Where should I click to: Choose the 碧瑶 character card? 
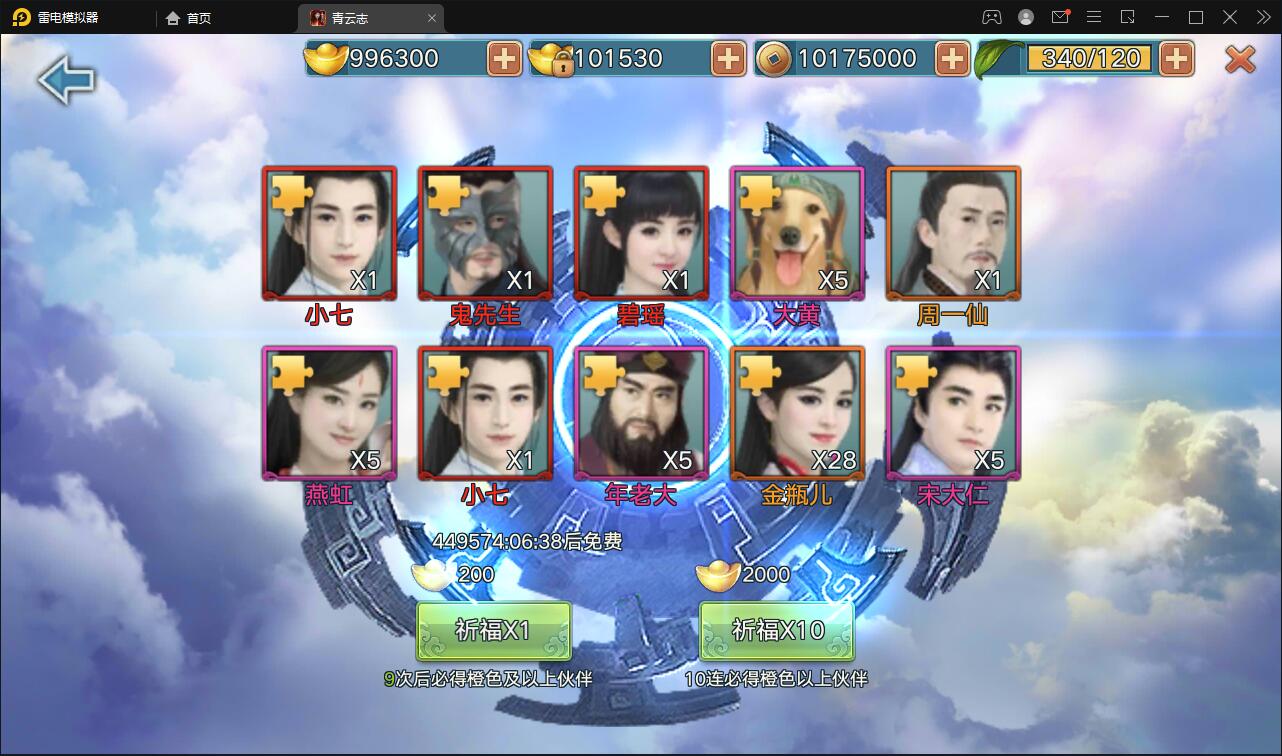[x=641, y=234]
